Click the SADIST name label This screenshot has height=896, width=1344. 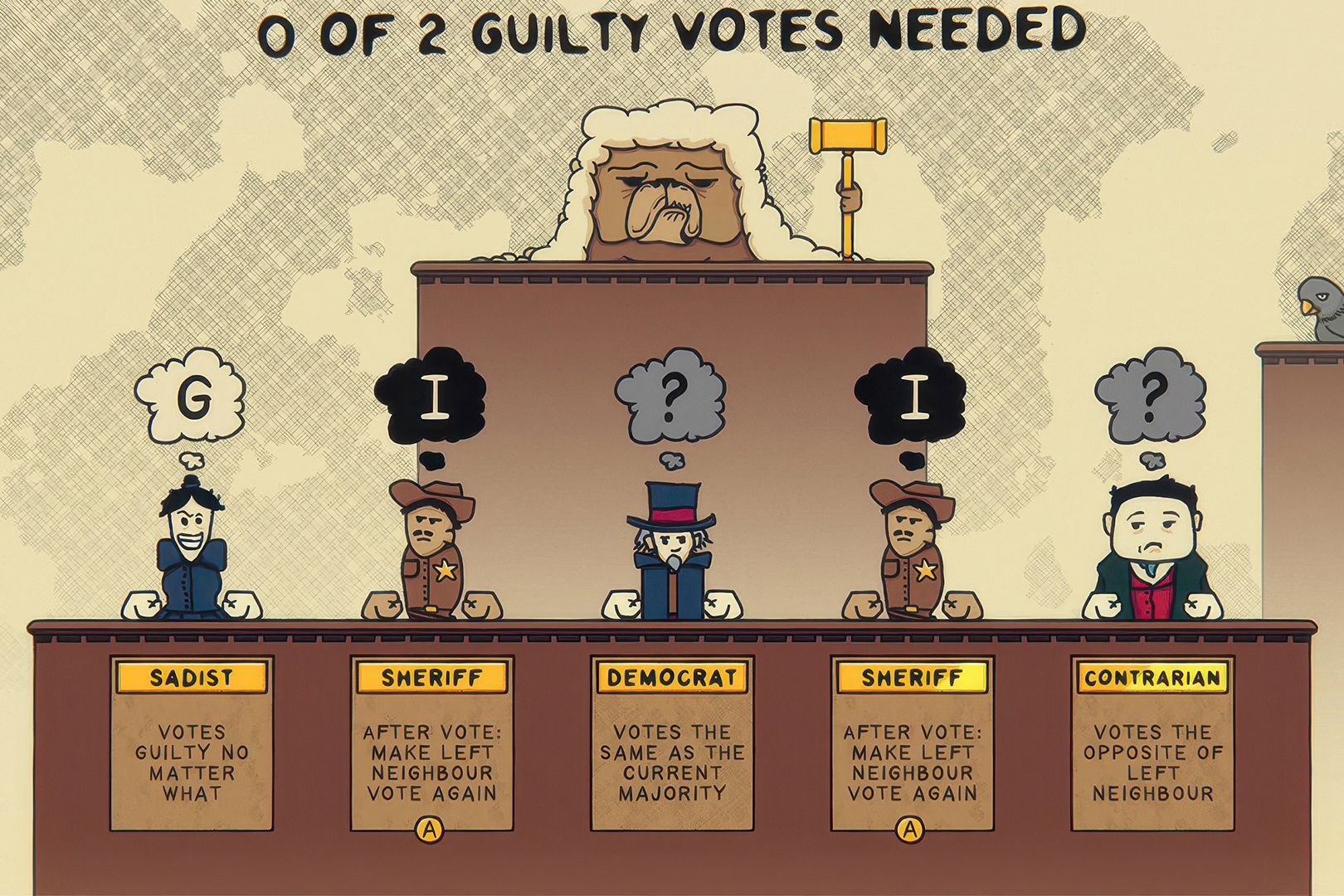coord(191,678)
